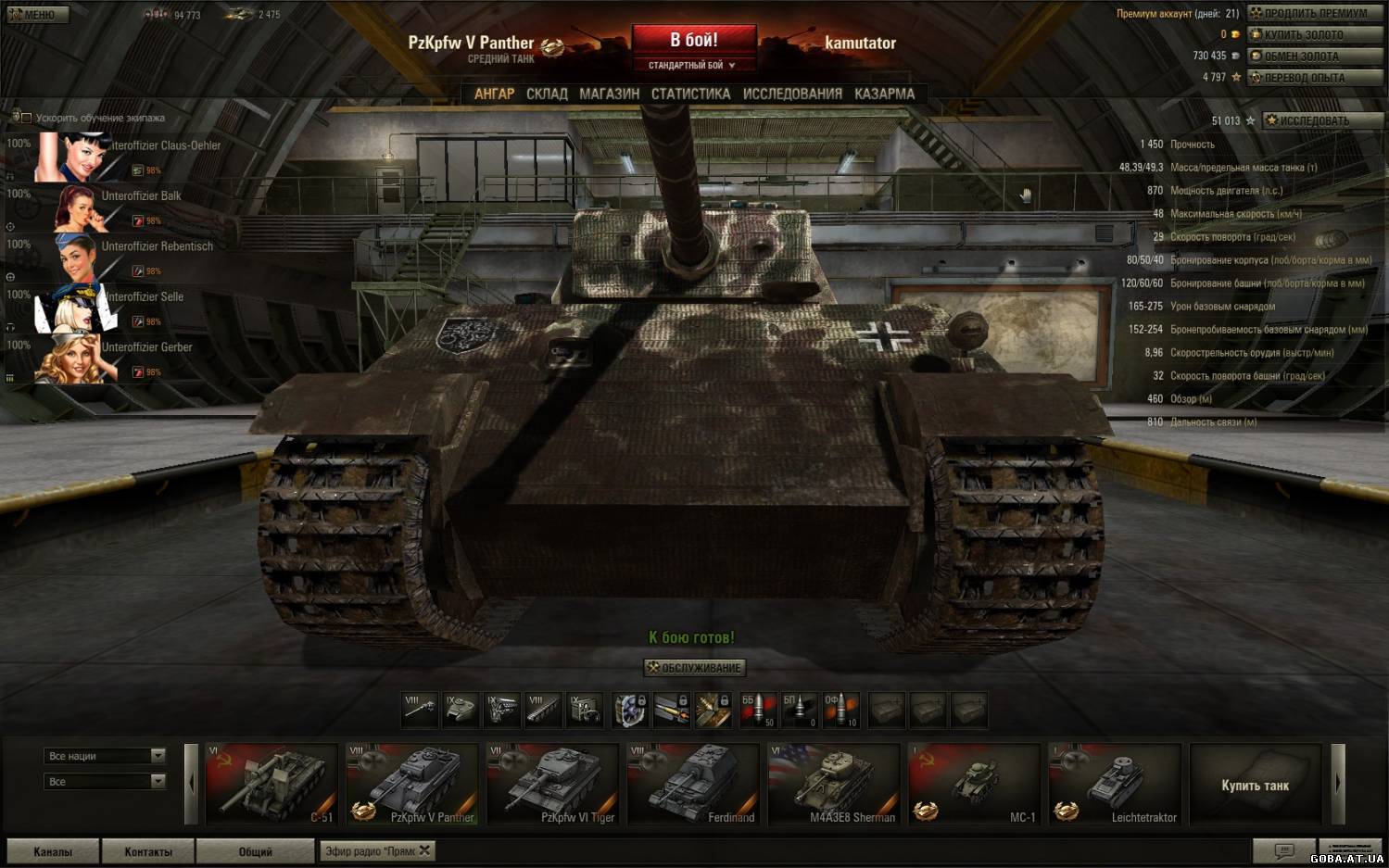The height and width of the screenshot is (868, 1389).
Task: Choose the M4A3E8 Sherman tank
Action: pos(833,785)
